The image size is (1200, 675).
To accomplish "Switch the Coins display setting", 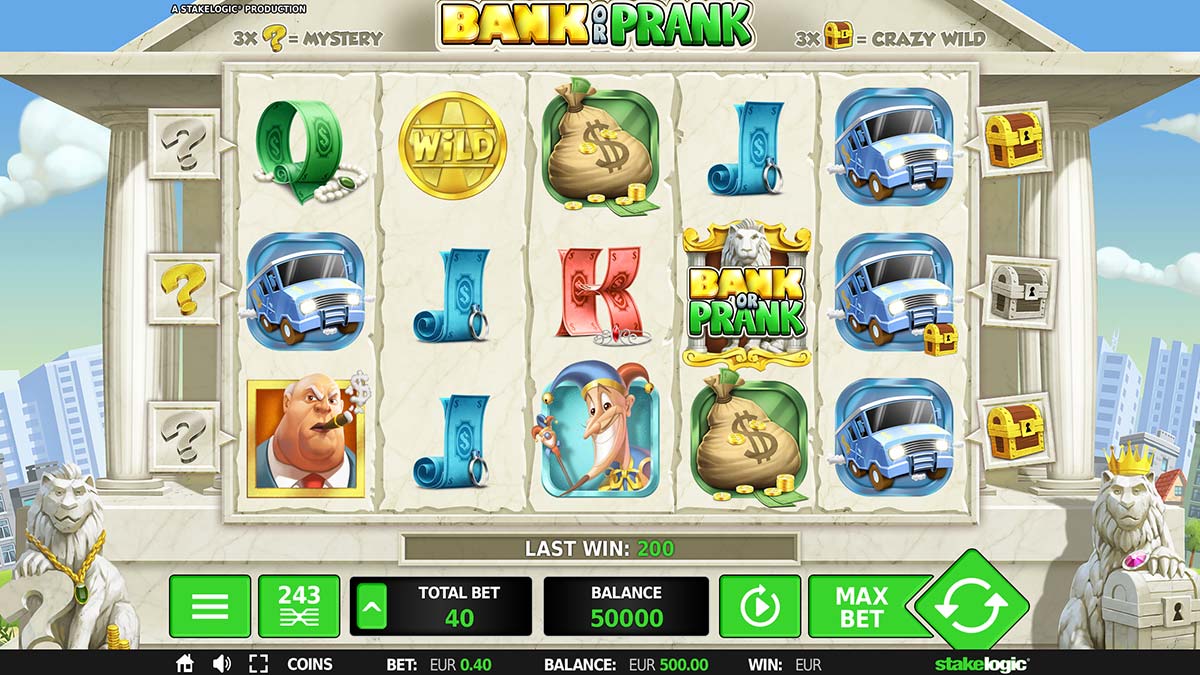I will tap(310, 664).
